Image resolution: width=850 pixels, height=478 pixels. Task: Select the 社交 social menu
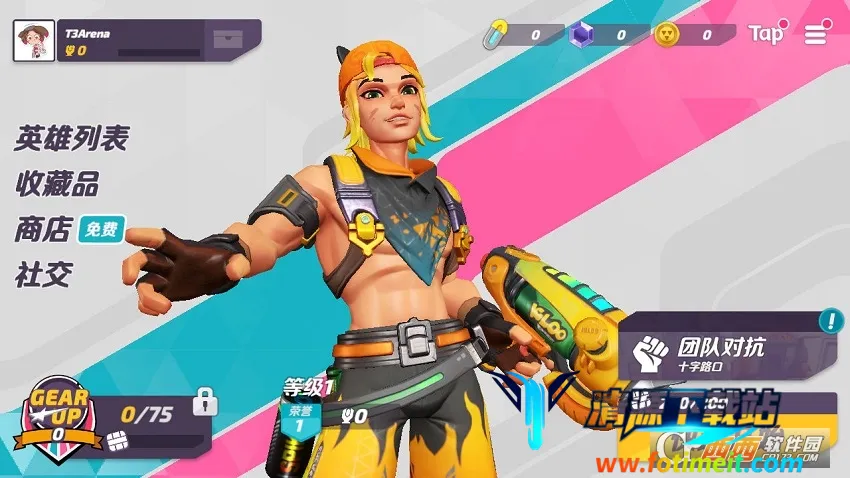(43, 275)
